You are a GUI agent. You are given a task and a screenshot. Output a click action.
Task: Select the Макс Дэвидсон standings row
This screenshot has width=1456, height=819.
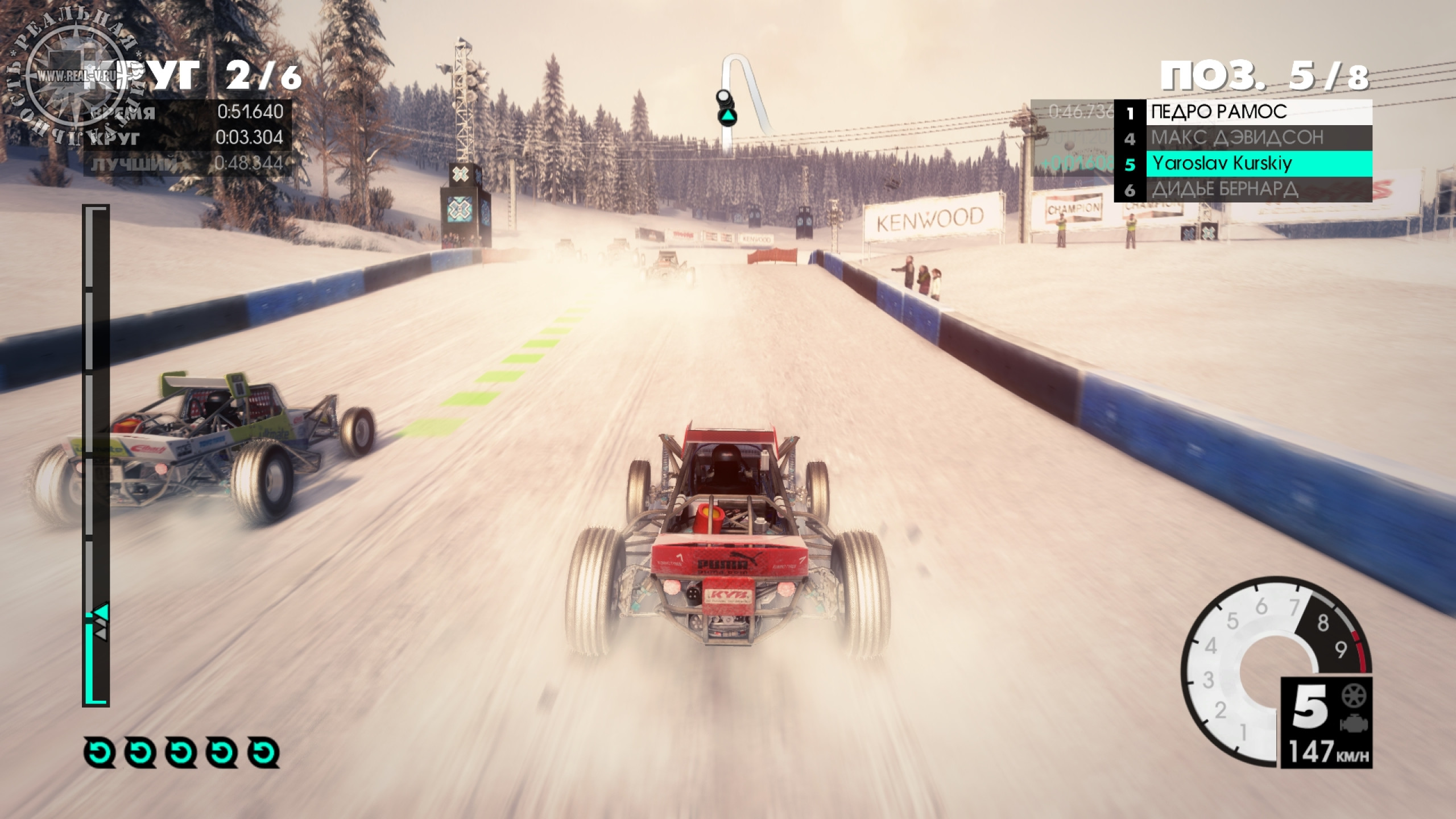coord(1243,138)
